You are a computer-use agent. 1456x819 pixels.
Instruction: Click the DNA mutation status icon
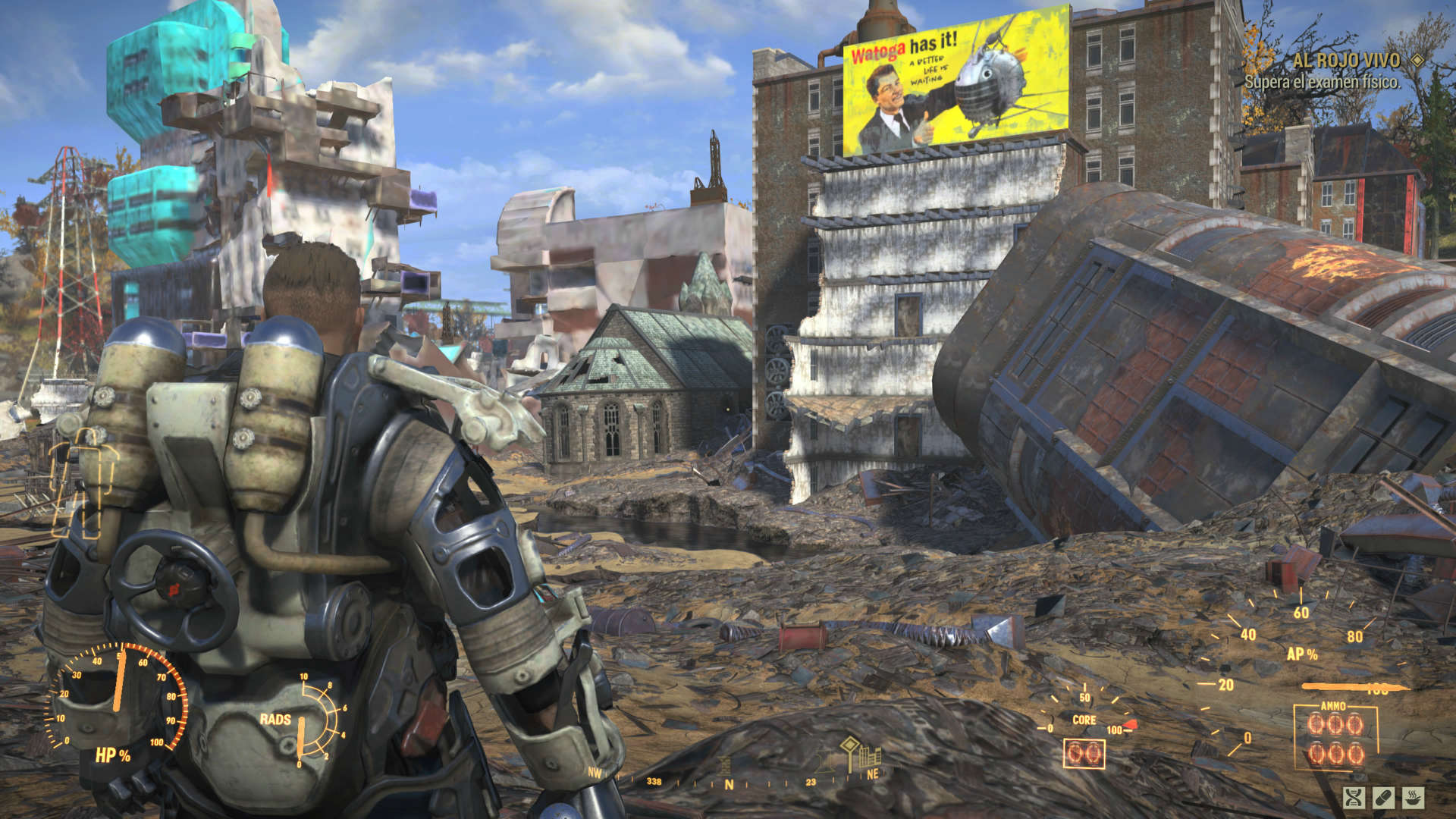pyautogui.click(x=1354, y=797)
